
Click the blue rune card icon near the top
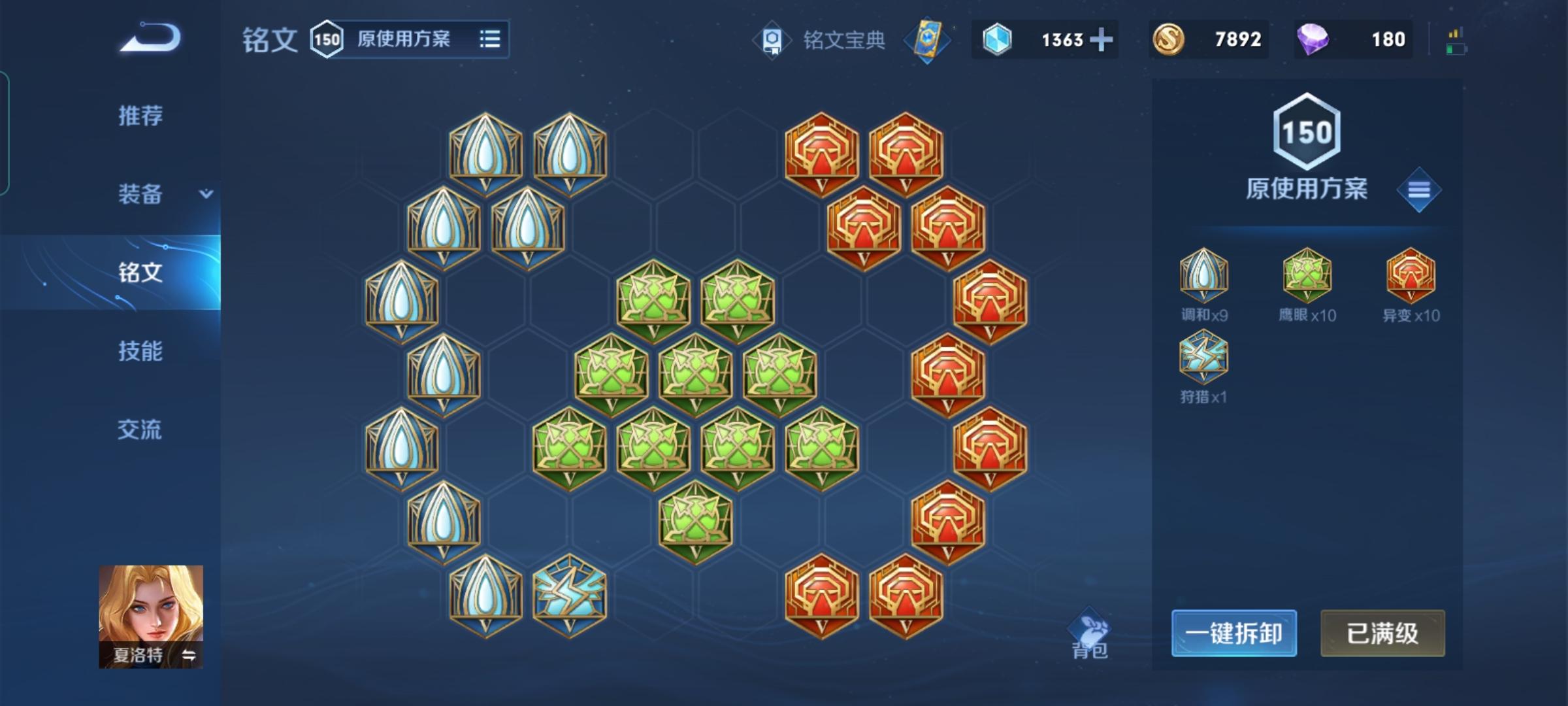[x=929, y=39]
